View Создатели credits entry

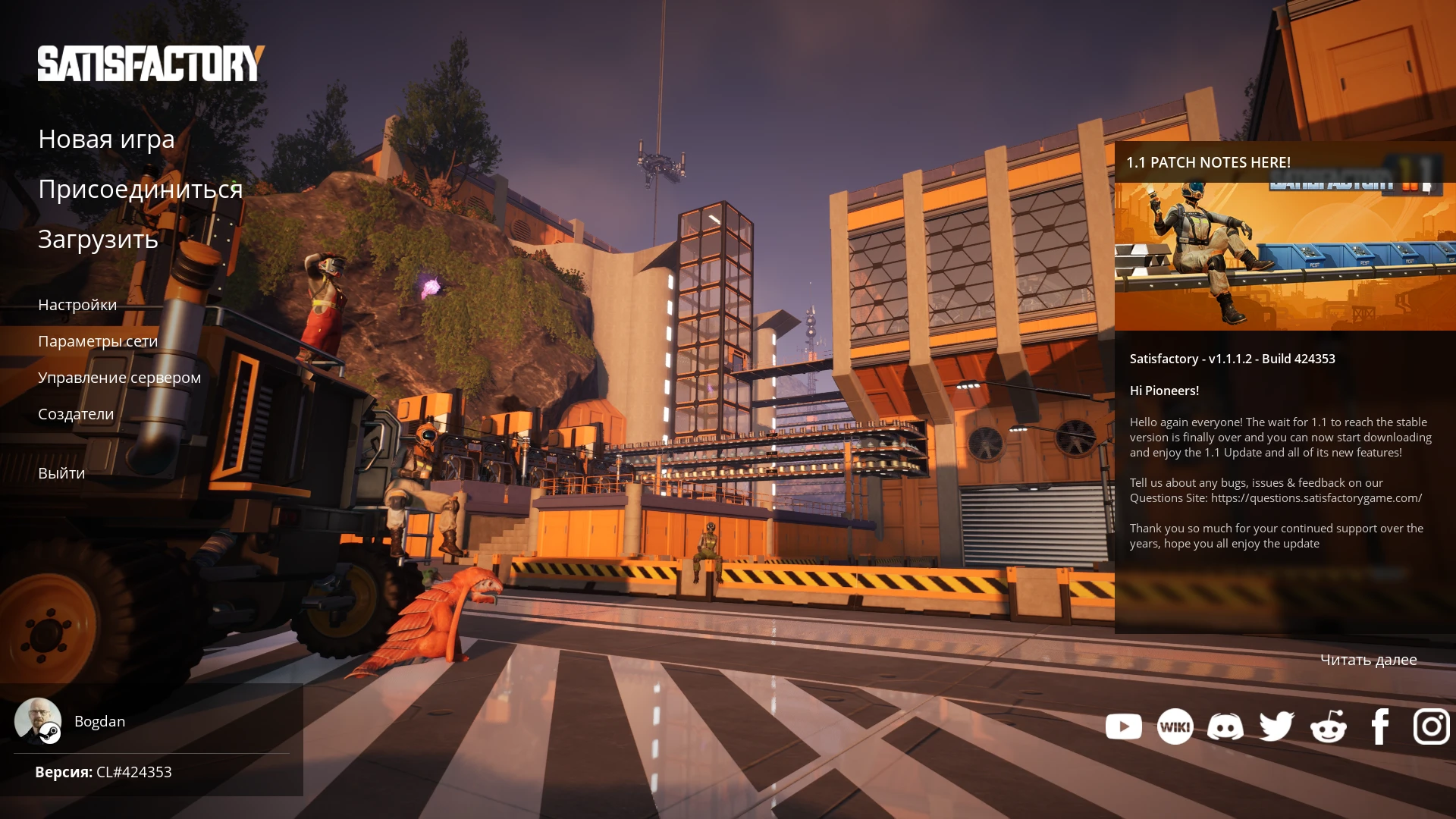coord(76,414)
